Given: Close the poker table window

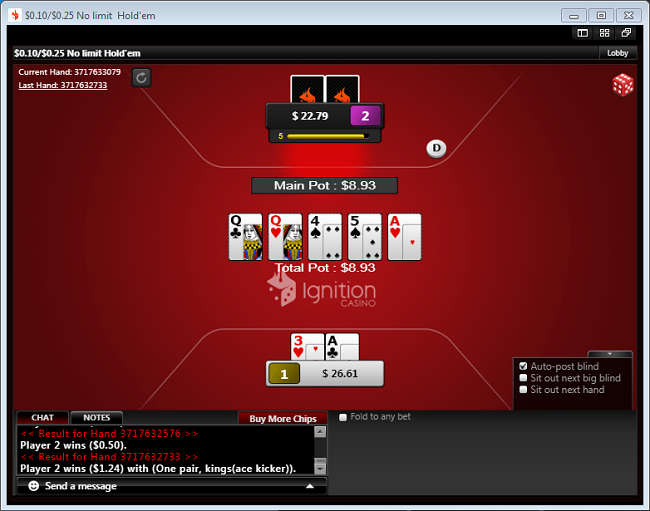Looking at the screenshot, I should 630,15.
